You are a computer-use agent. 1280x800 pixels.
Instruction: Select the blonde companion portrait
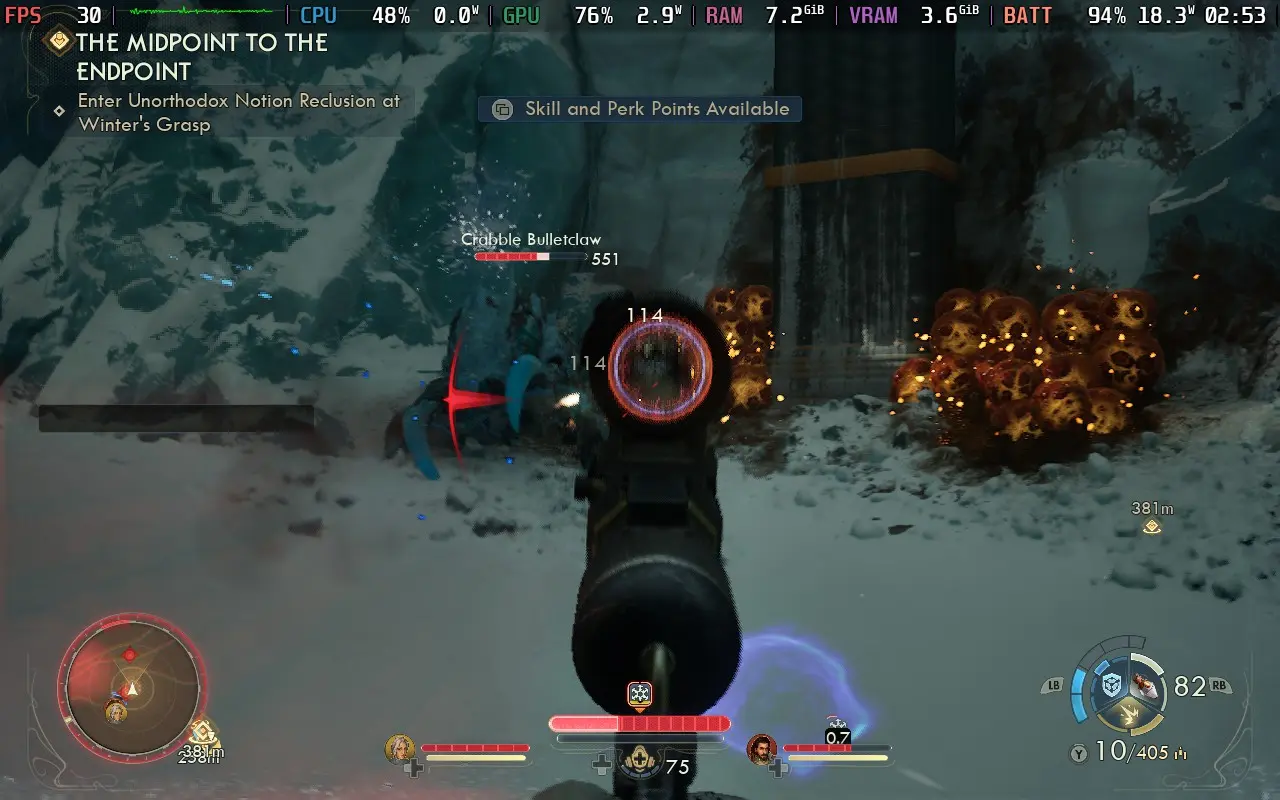(x=400, y=749)
